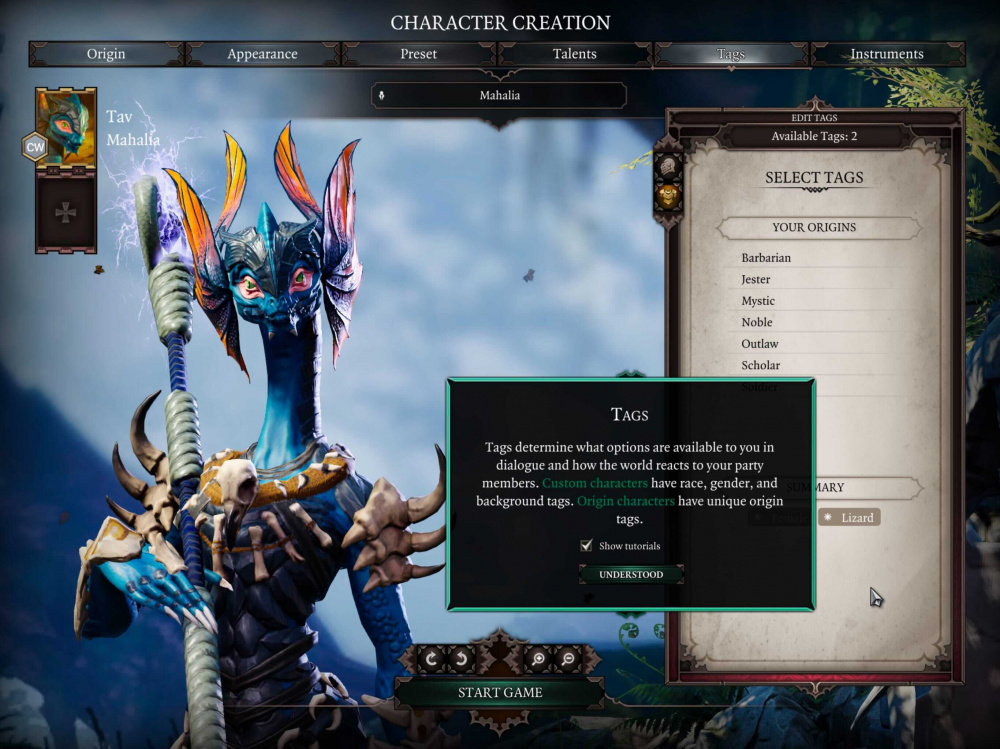1000x749 pixels.
Task: Pick the Scholar tag
Action: click(761, 365)
